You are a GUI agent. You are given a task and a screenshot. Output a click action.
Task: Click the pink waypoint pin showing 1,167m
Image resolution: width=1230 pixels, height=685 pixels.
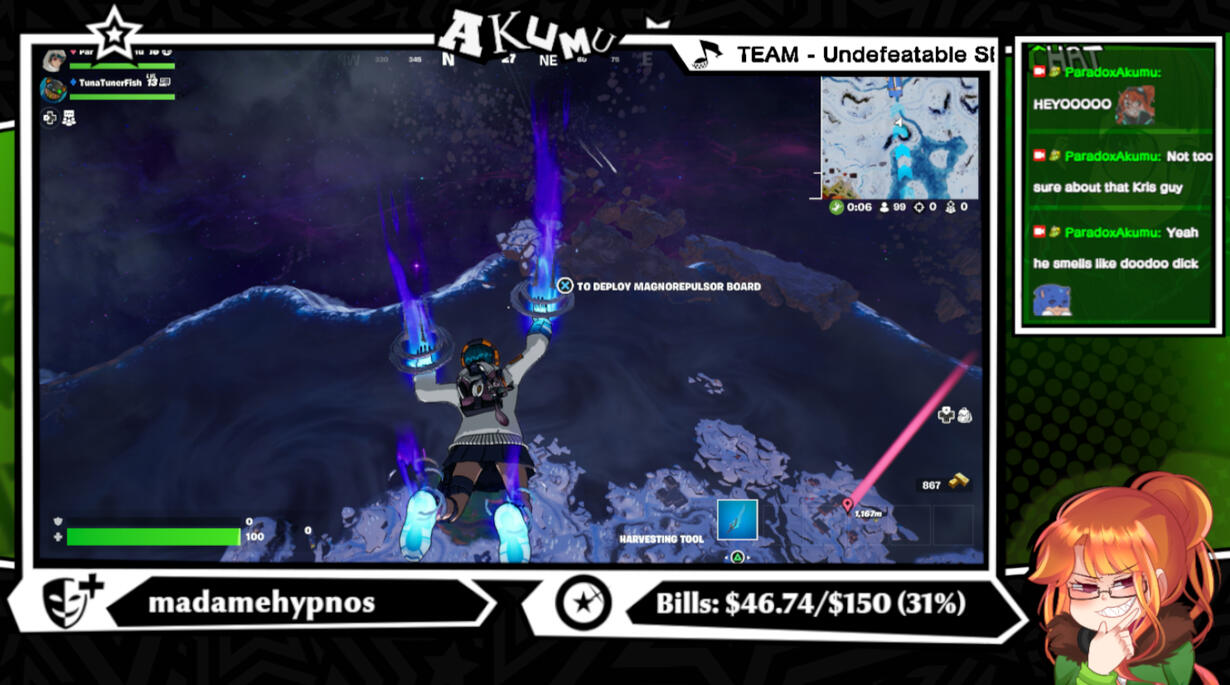pyautogui.click(x=848, y=506)
